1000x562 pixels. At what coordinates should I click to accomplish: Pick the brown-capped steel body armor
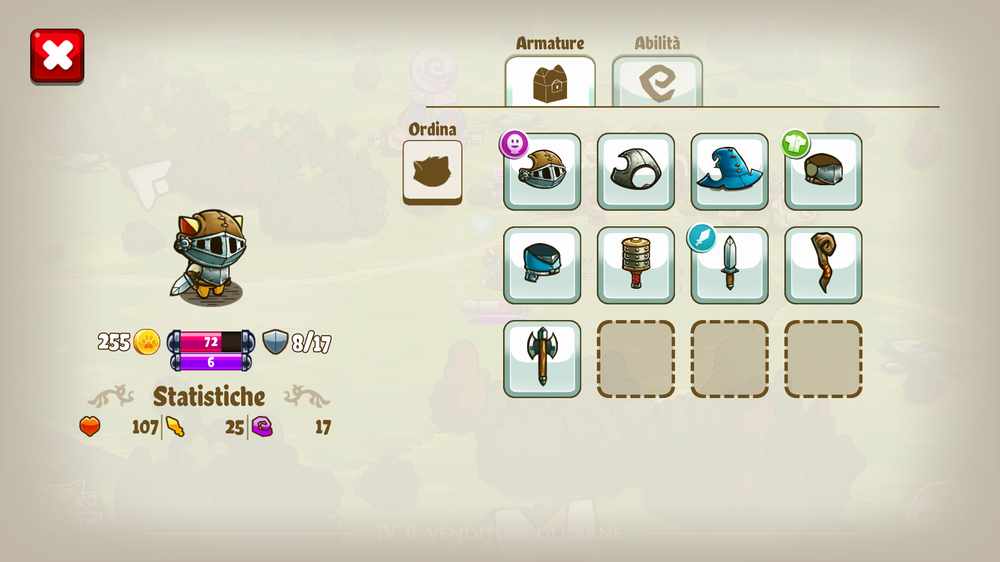click(823, 171)
